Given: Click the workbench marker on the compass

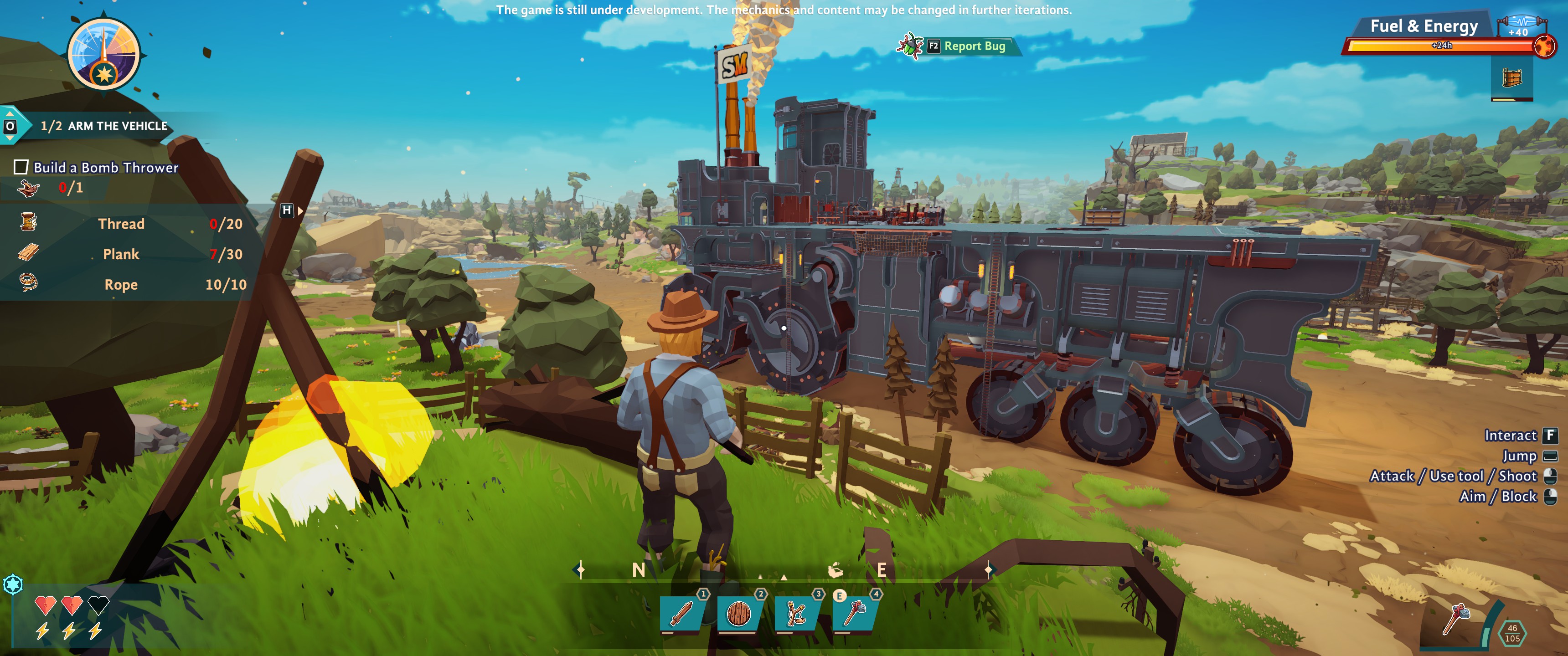Looking at the screenshot, I should [x=835, y=570].
